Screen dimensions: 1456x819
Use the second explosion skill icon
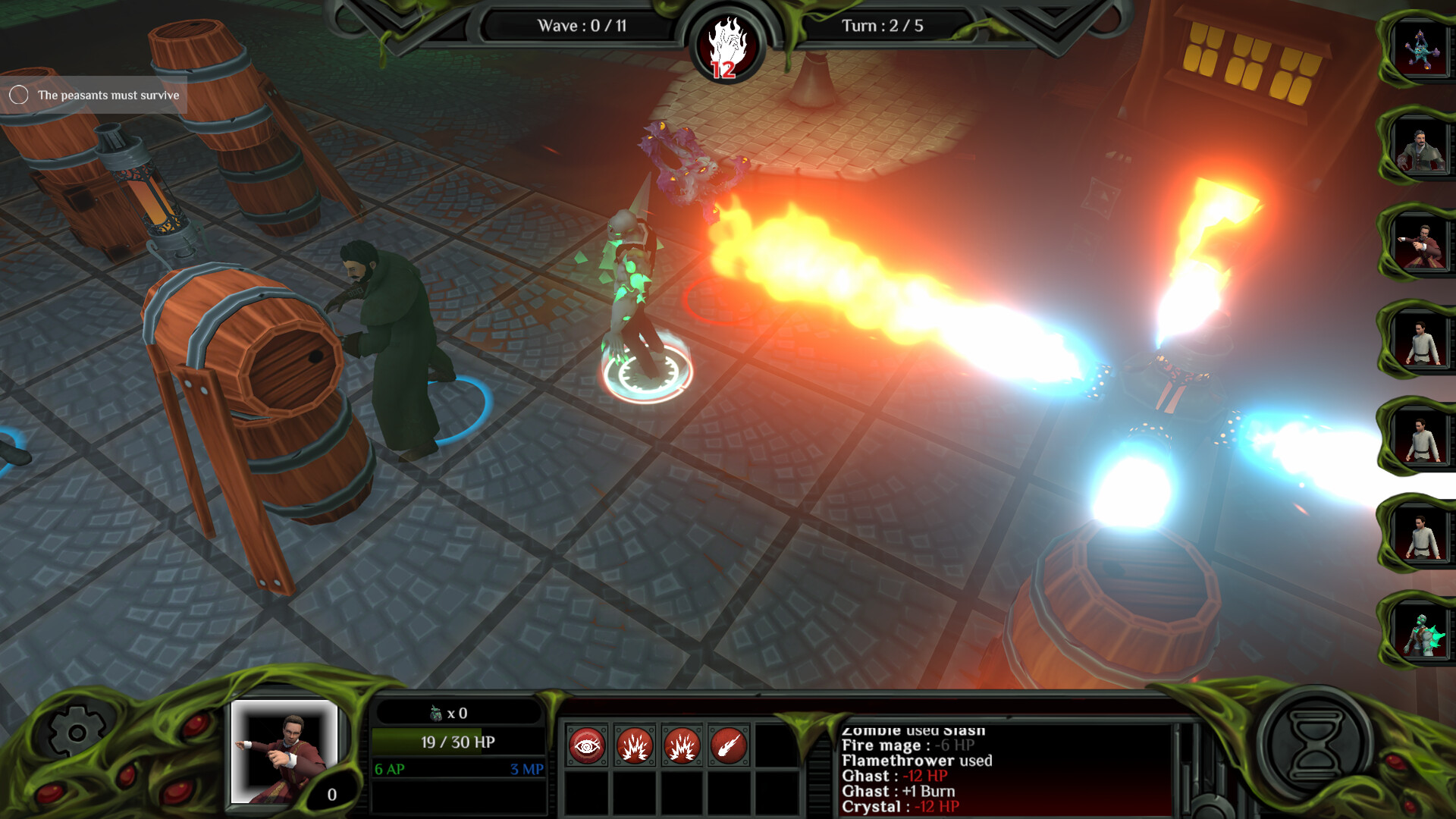coord(683,745)
